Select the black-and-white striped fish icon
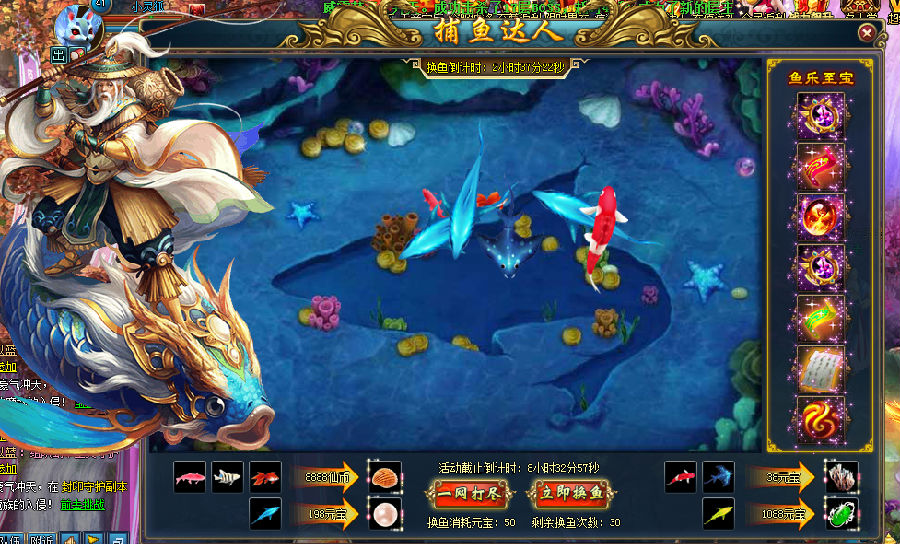 pyautogui.click(x=227, y=477)
